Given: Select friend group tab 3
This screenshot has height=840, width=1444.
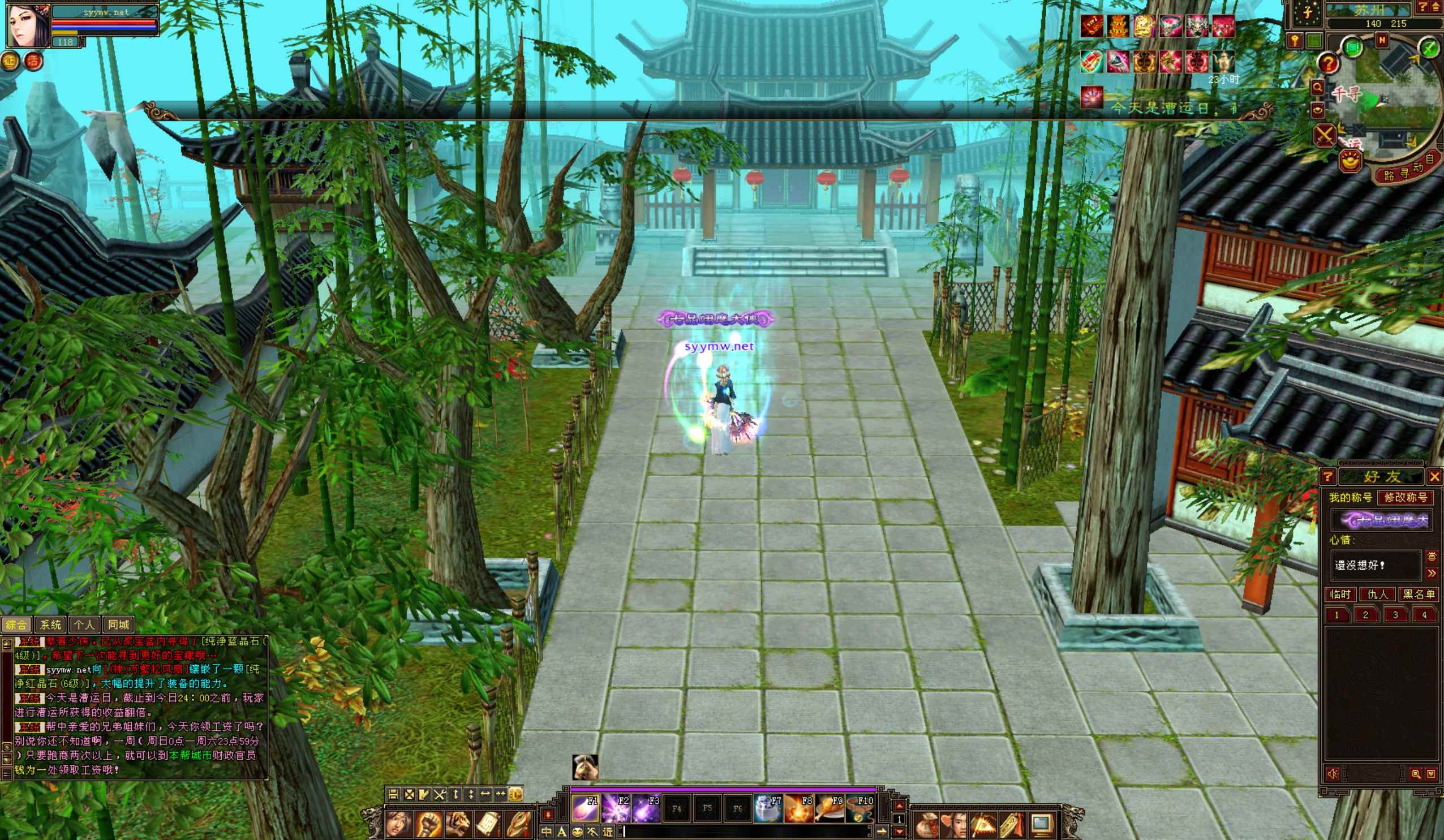Looking at the screenshot, I should pyautogui.click(x=1395, y=615).
